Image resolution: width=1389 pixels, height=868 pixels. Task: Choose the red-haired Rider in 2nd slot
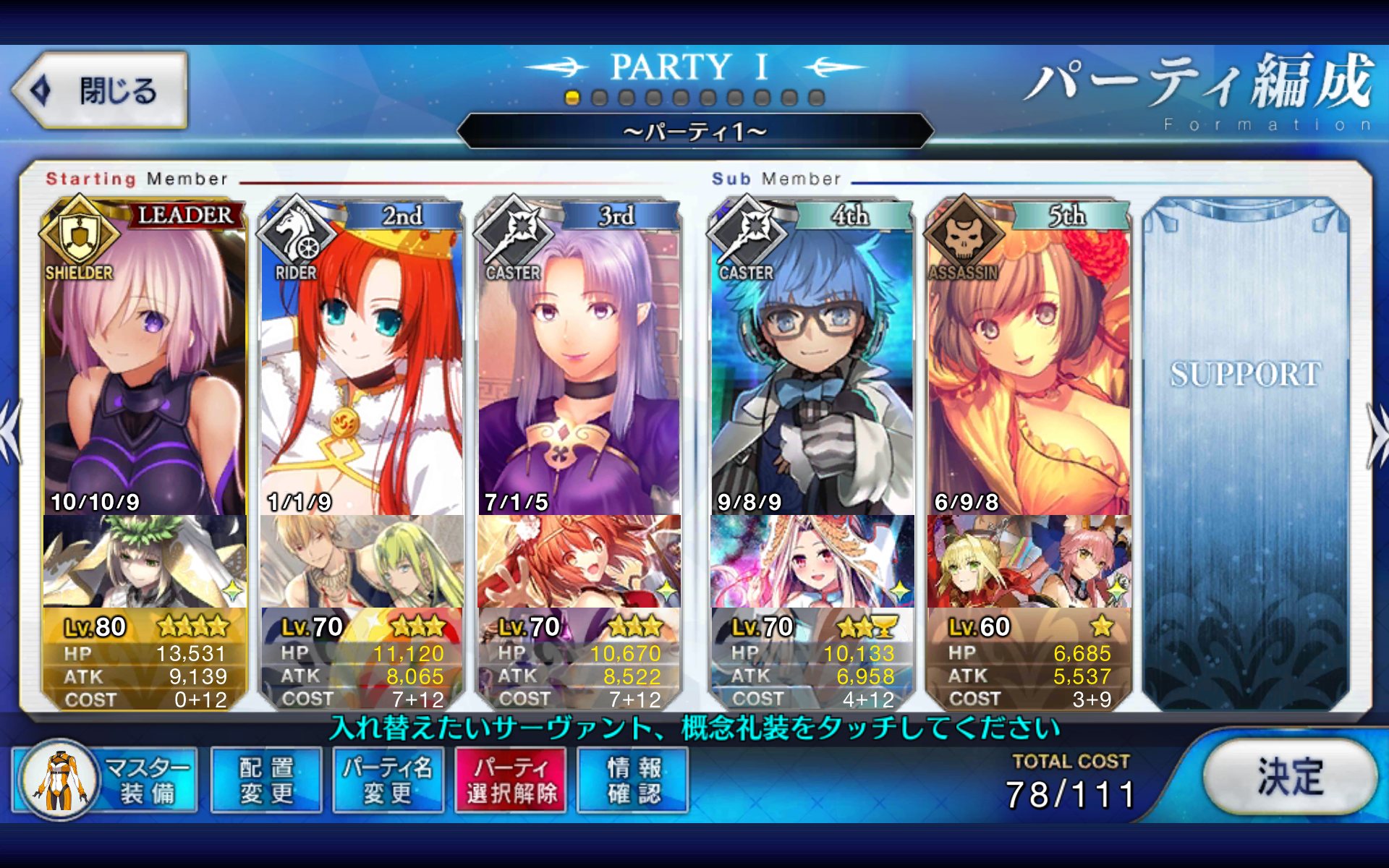click(x=361, y=362)
